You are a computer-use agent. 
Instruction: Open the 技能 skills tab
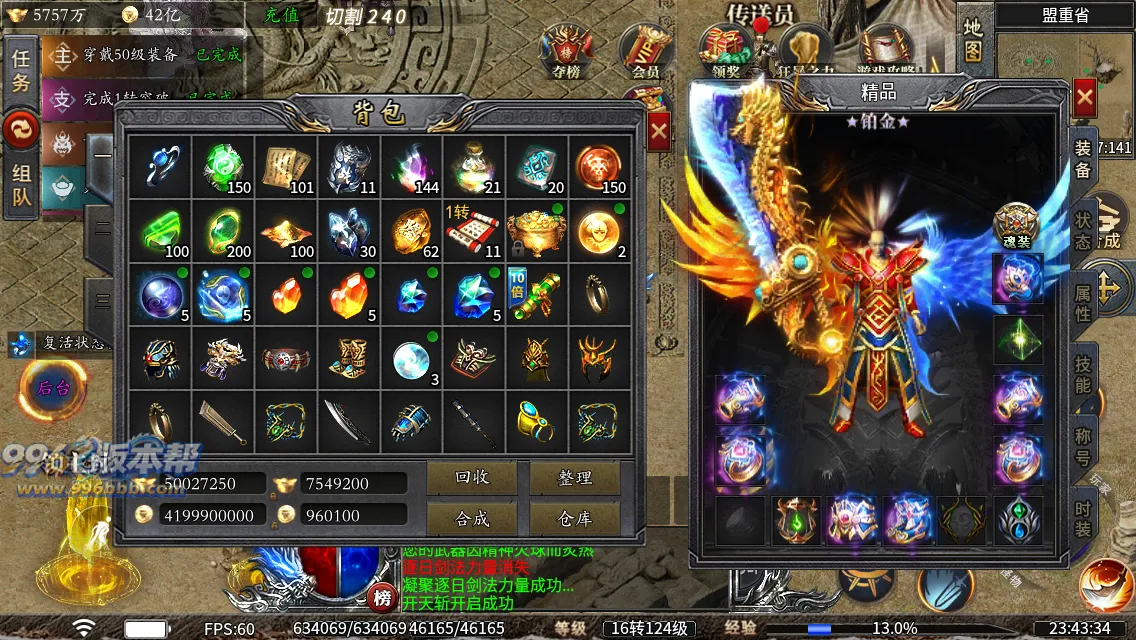tap(1083, 373)
